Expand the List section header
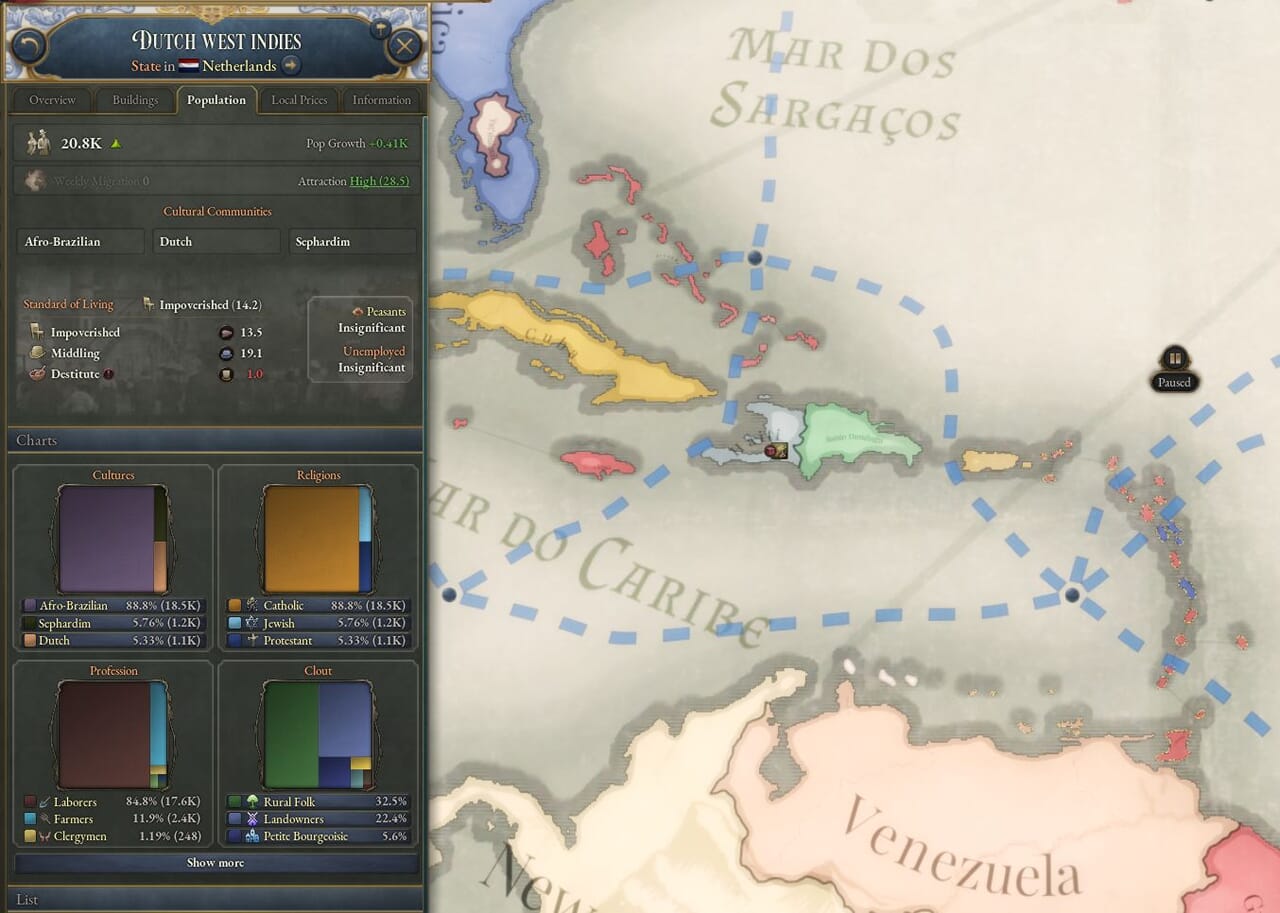Screen dimensions: 1280x913 click(x=215, y=899)
